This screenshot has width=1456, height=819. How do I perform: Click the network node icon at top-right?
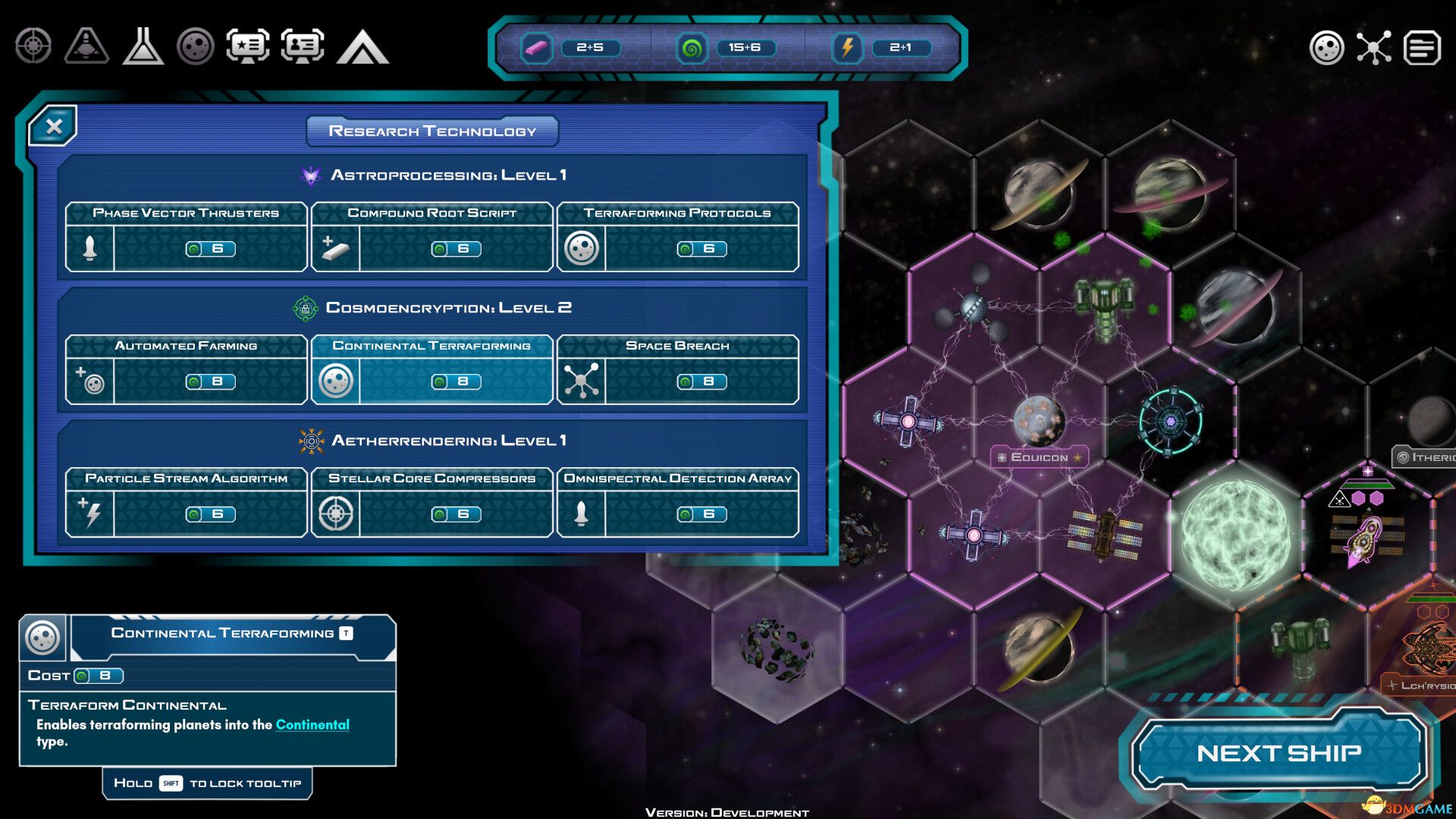[x=1374, y=47]
